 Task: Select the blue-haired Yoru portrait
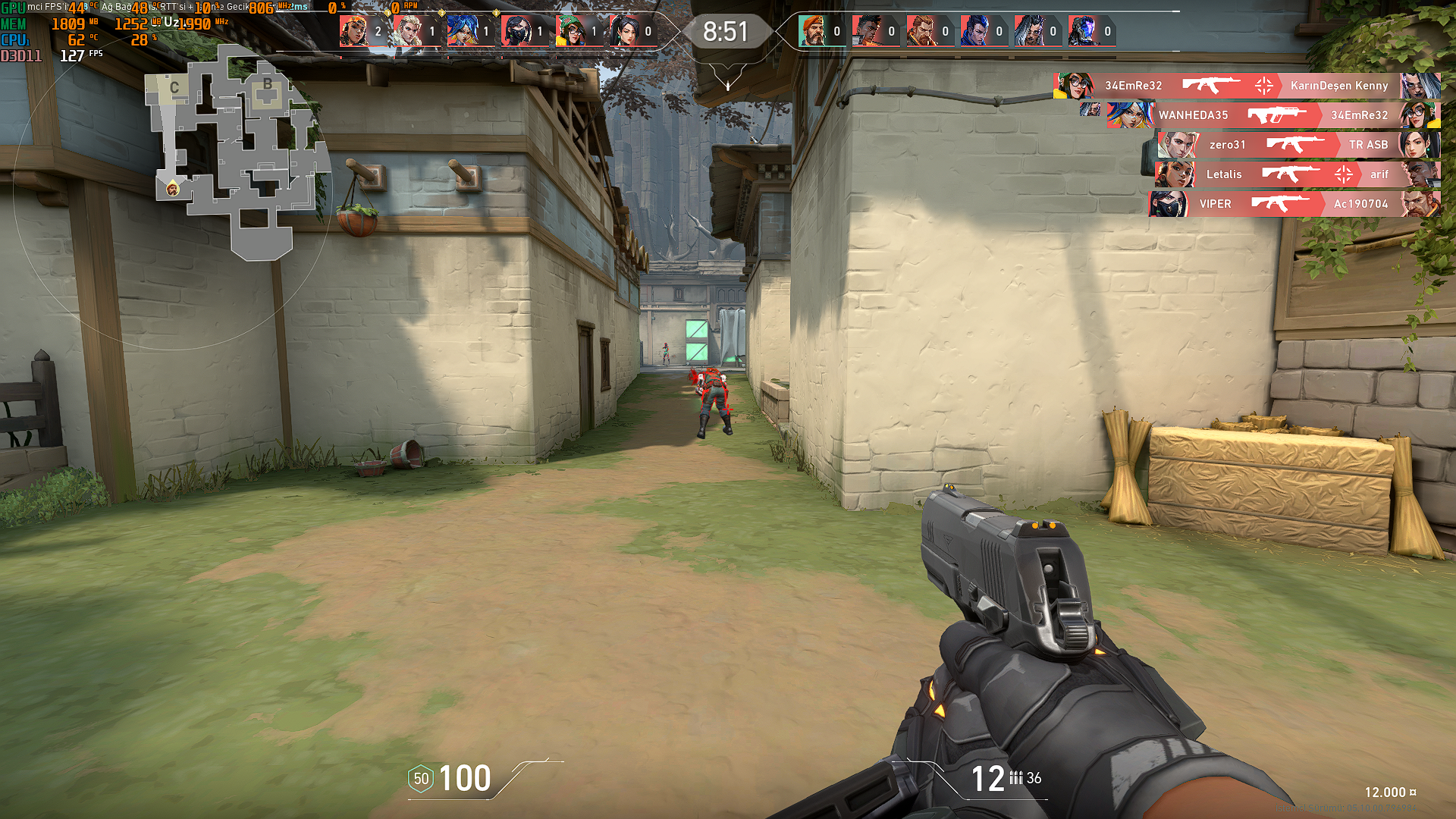click(x=974, y=31)
